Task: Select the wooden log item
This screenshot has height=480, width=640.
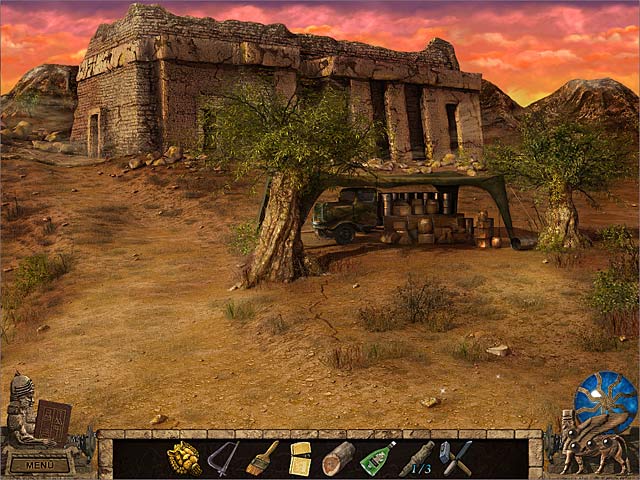Action: point(338,458)
